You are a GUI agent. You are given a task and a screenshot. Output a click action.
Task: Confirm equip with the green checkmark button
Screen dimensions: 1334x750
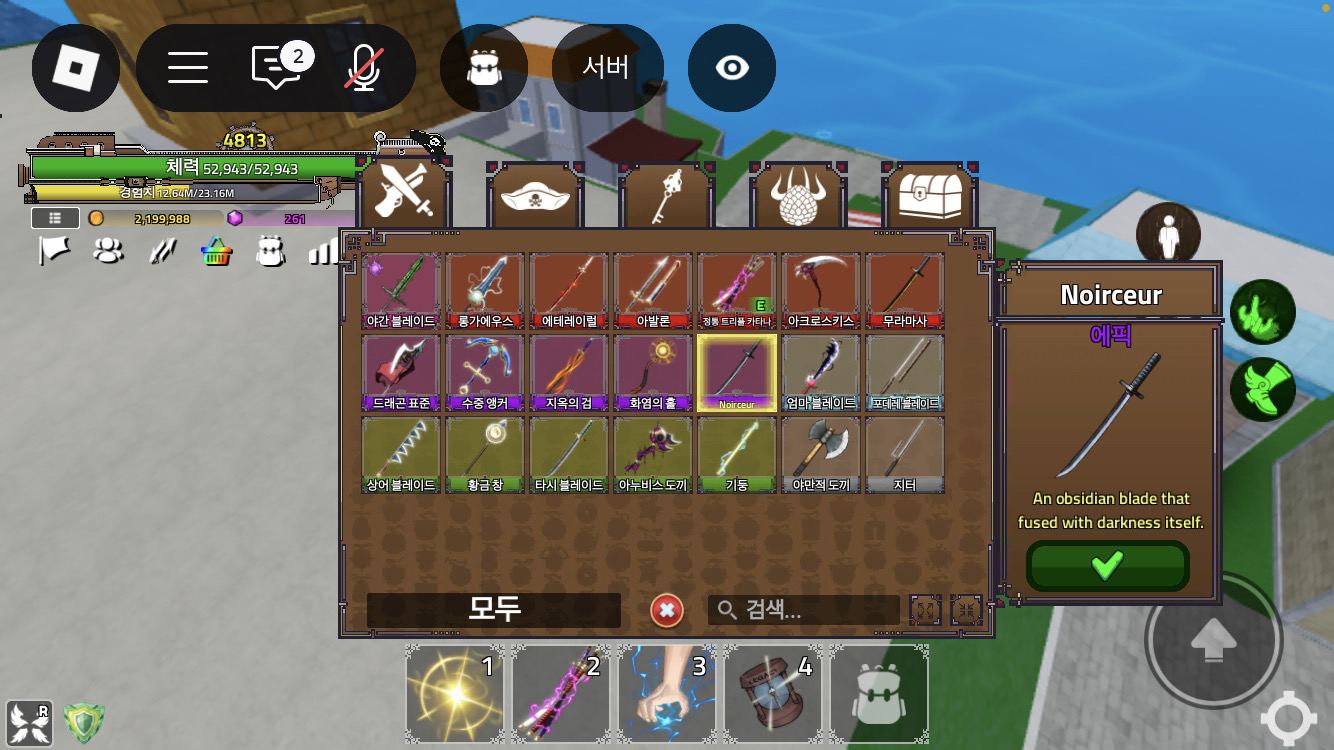[1107, 566]
